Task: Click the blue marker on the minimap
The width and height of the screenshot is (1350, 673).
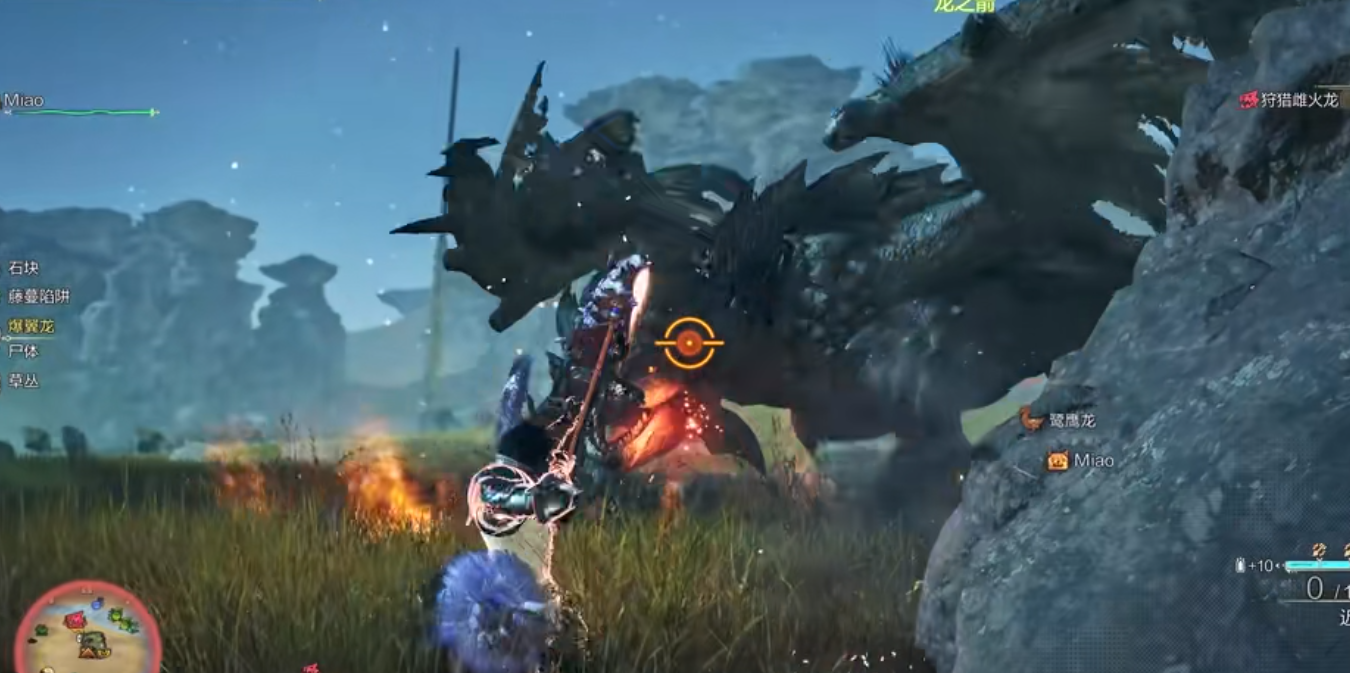Action: point(97,604)
